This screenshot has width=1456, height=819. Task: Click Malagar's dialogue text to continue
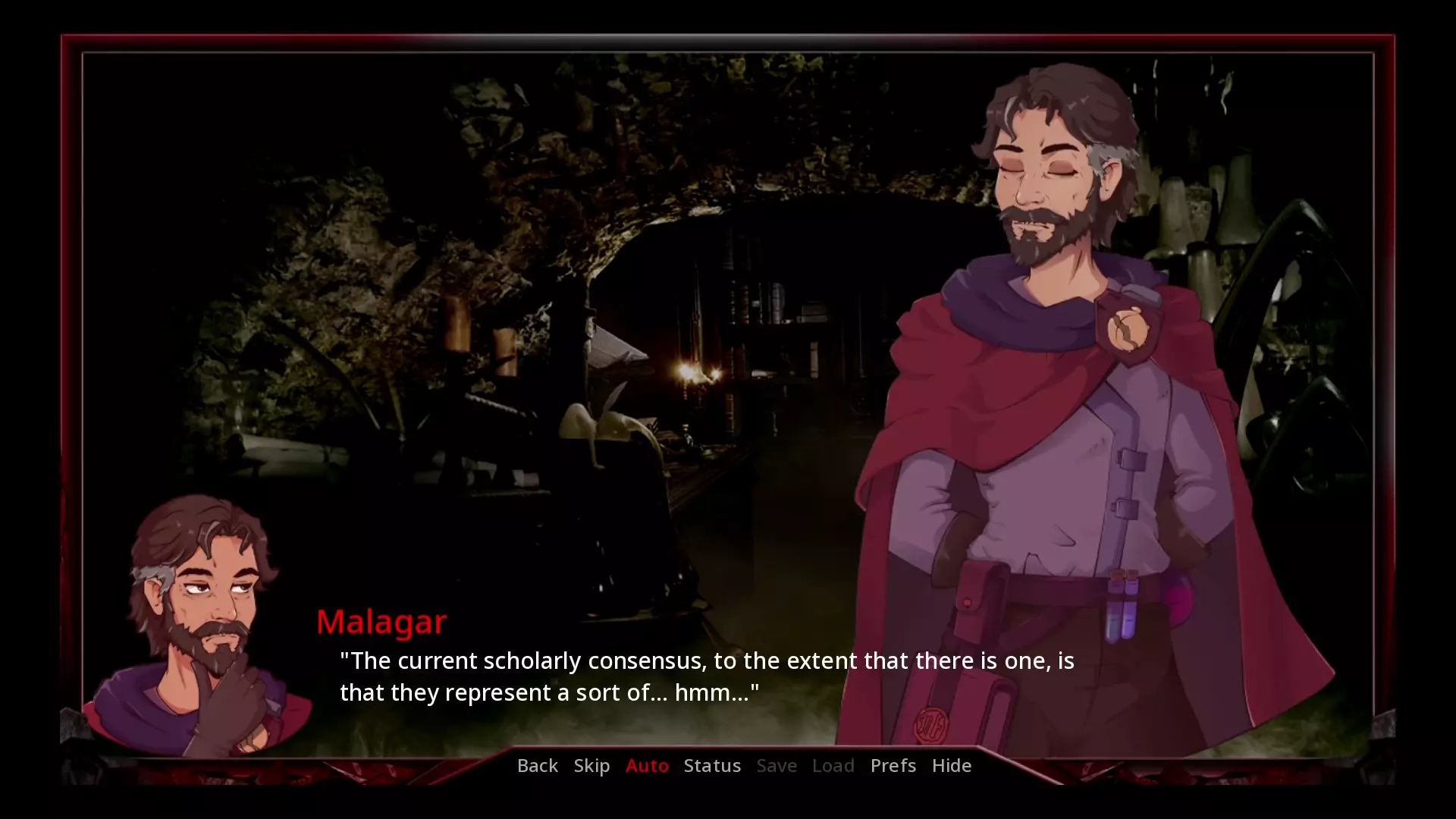(705, 676)
